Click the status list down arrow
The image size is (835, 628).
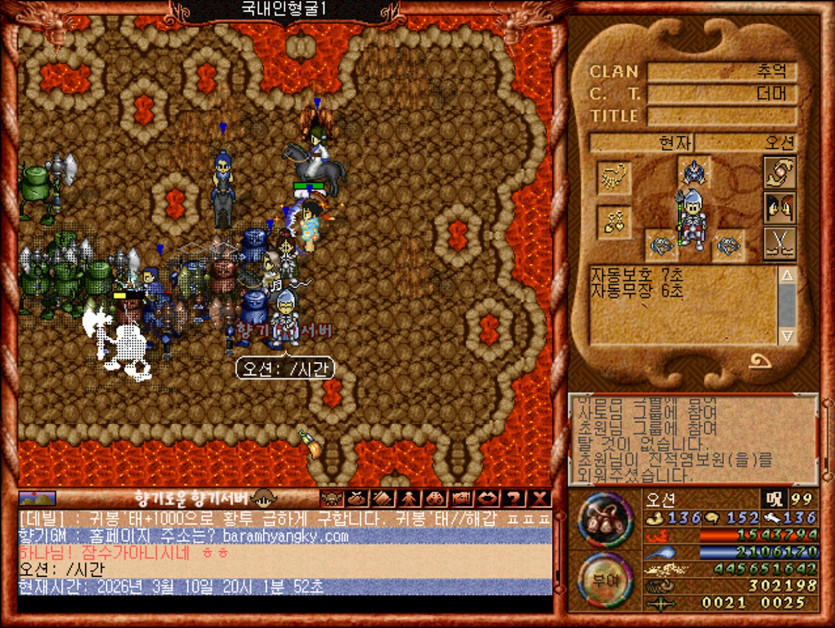tap(788, 336)
